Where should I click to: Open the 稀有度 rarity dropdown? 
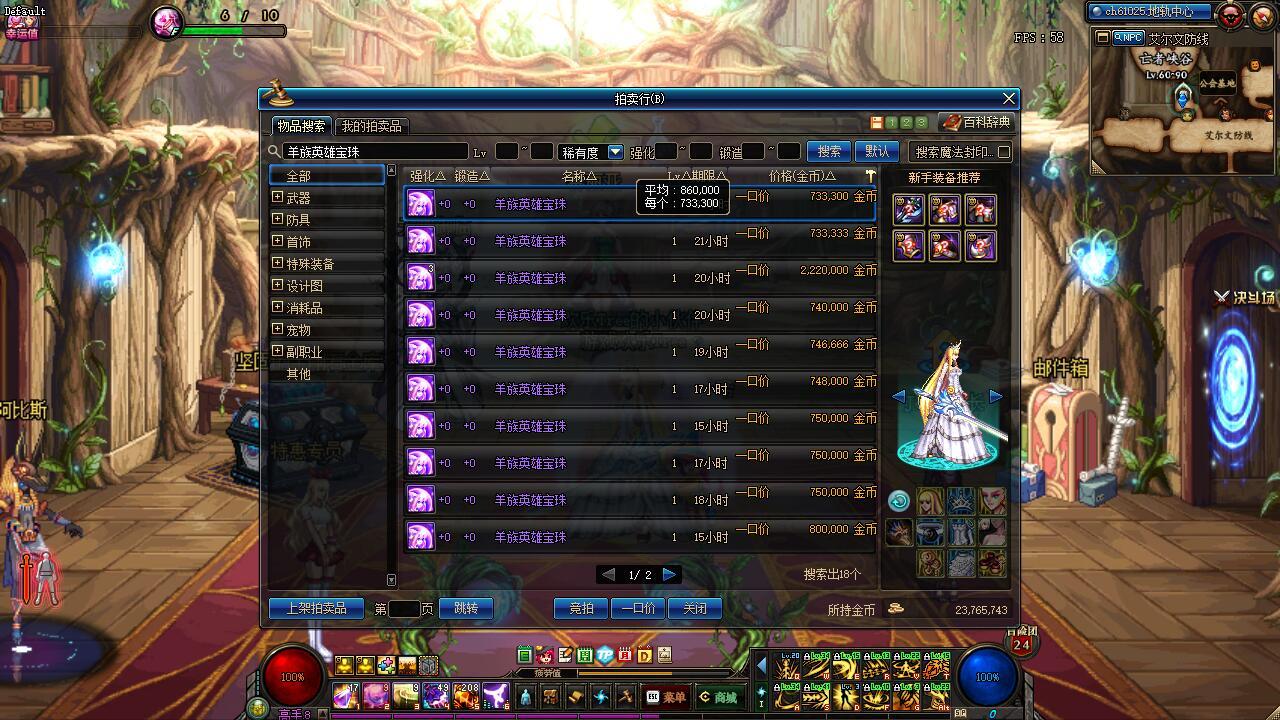[615, 152]
